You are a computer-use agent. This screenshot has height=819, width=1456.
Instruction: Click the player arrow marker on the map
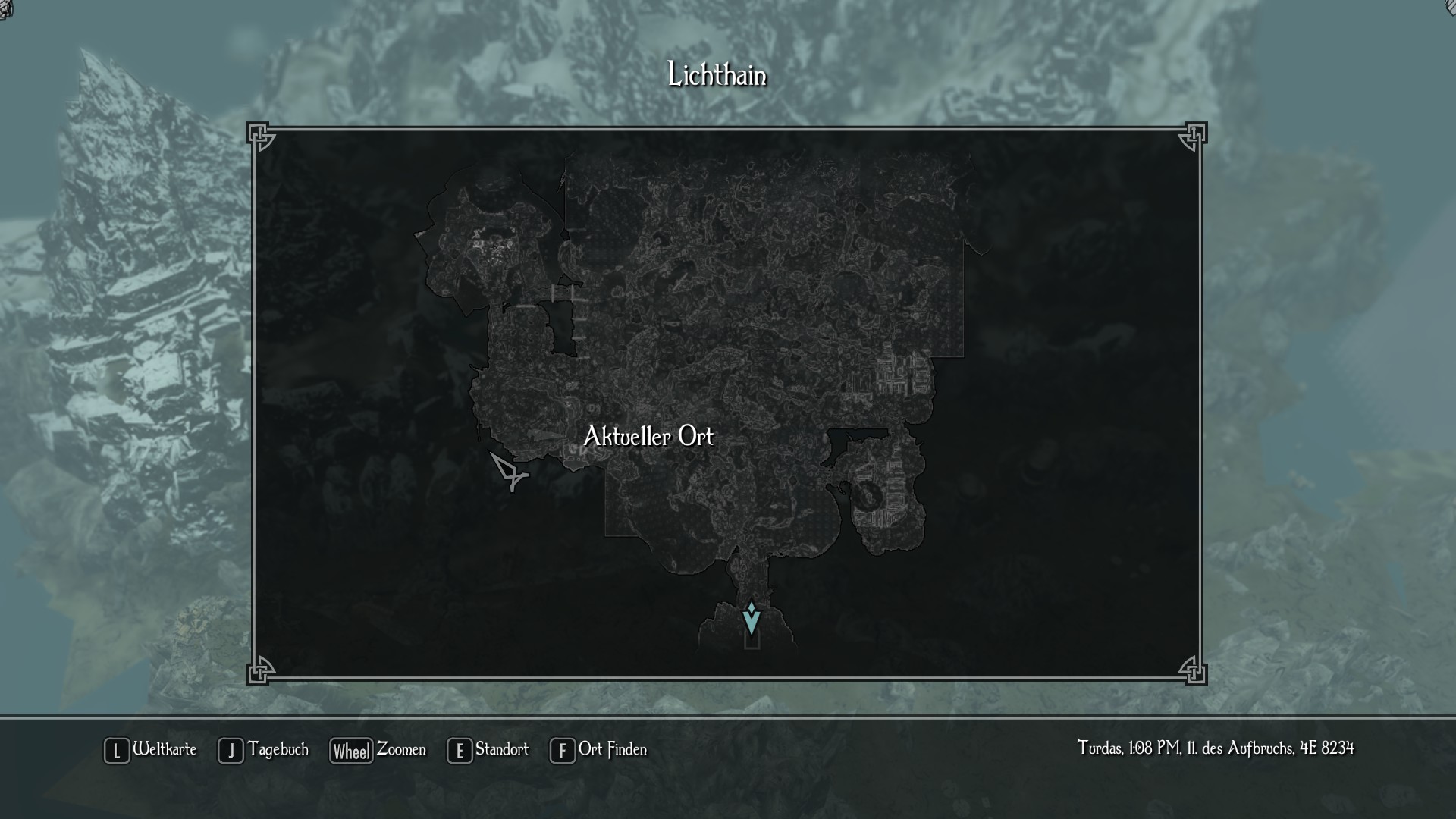point(508,471)
